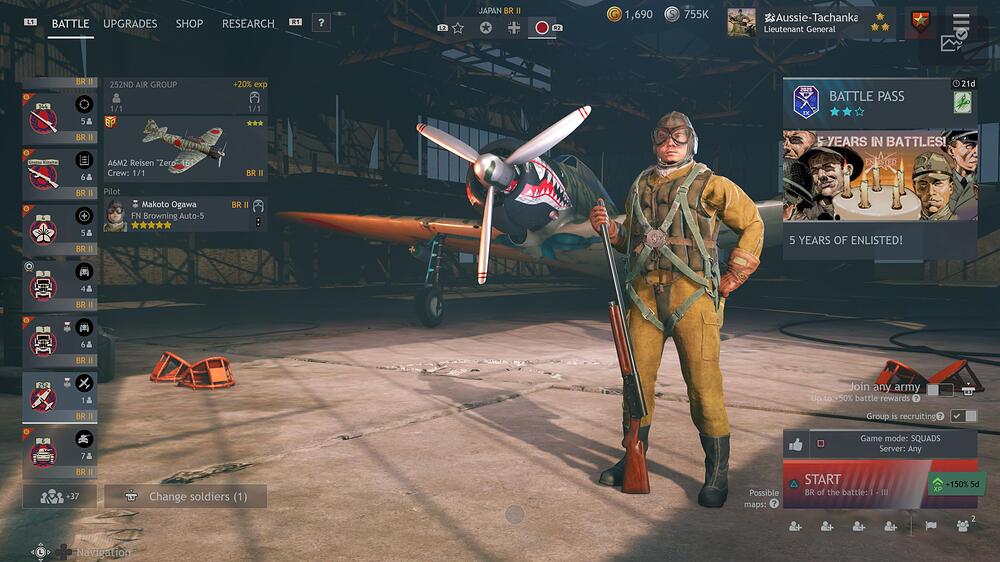Switch to the Upgrades tab
The image size is (1000, 562).
(x=130, y=23)
